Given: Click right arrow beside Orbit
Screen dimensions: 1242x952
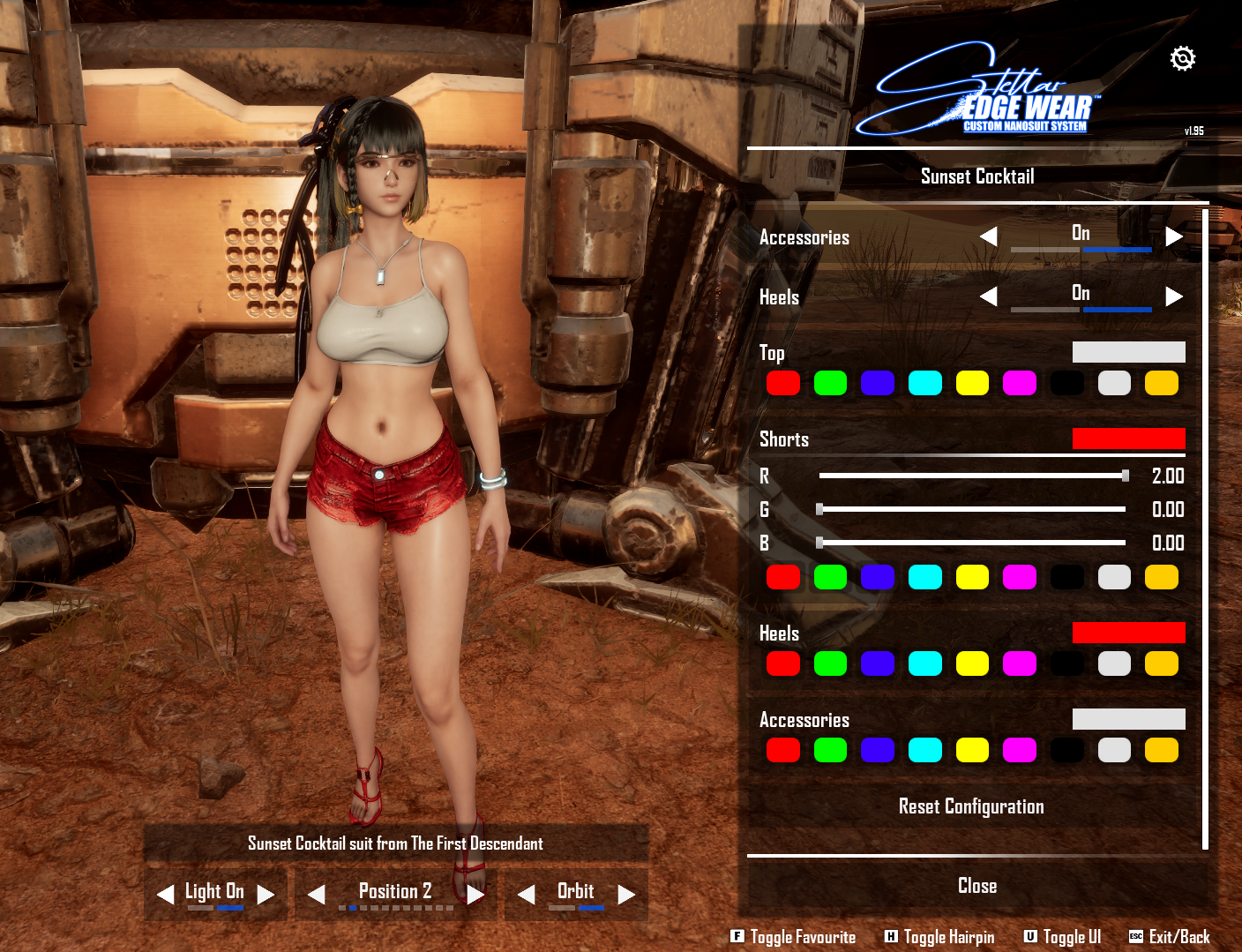Looking at the screenshot, I should click(x=626, y=895).
